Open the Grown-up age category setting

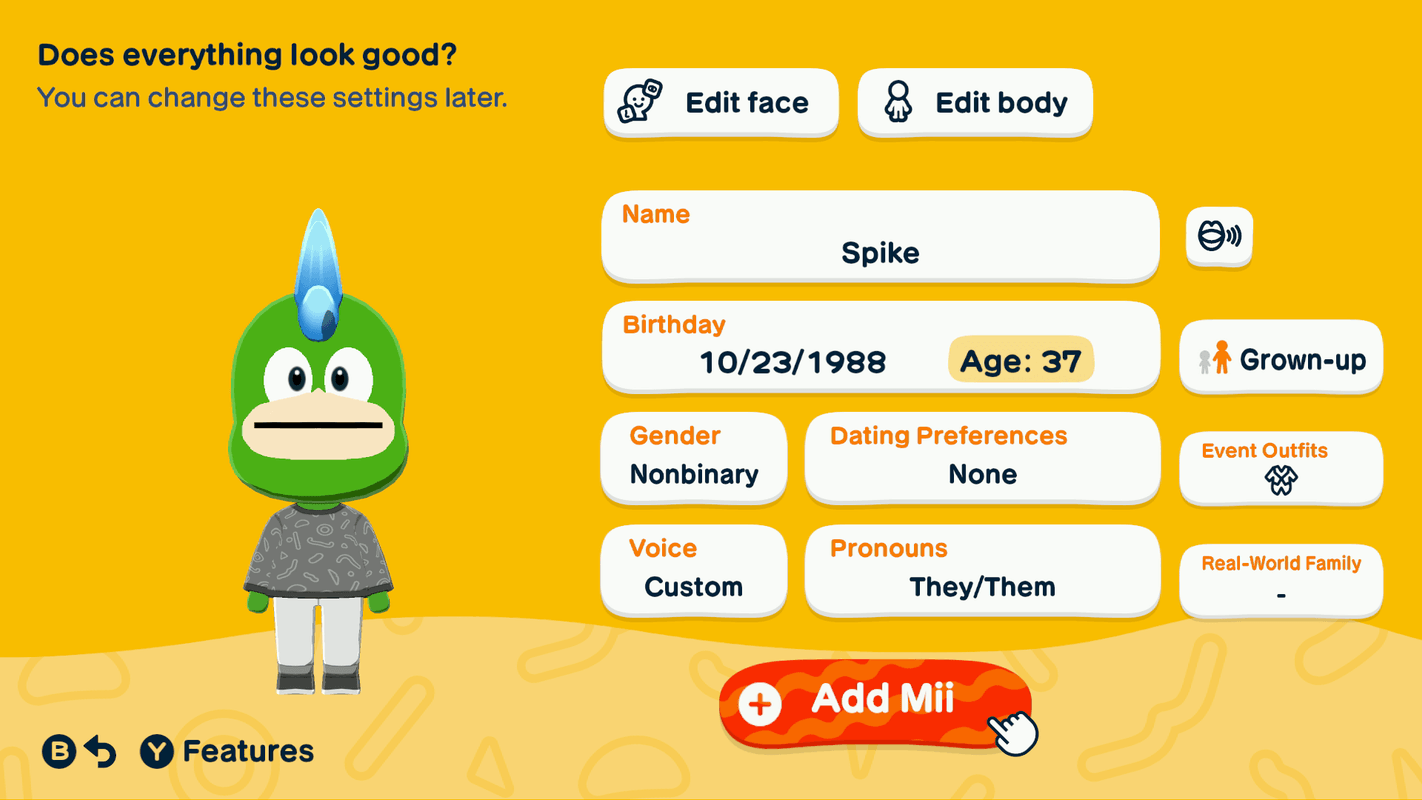(x=1281, y=358)
